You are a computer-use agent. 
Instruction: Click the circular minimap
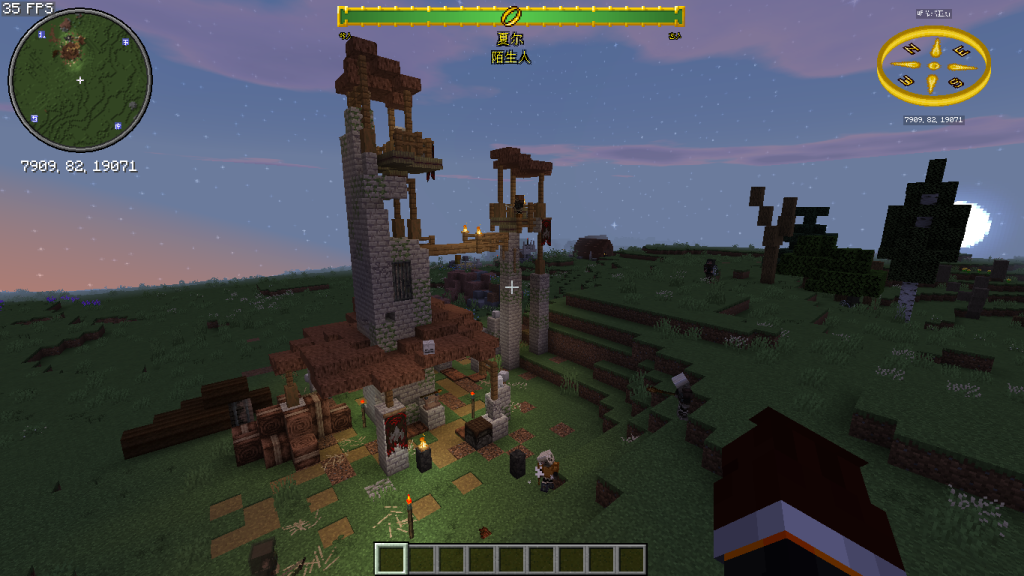point(80,80)
